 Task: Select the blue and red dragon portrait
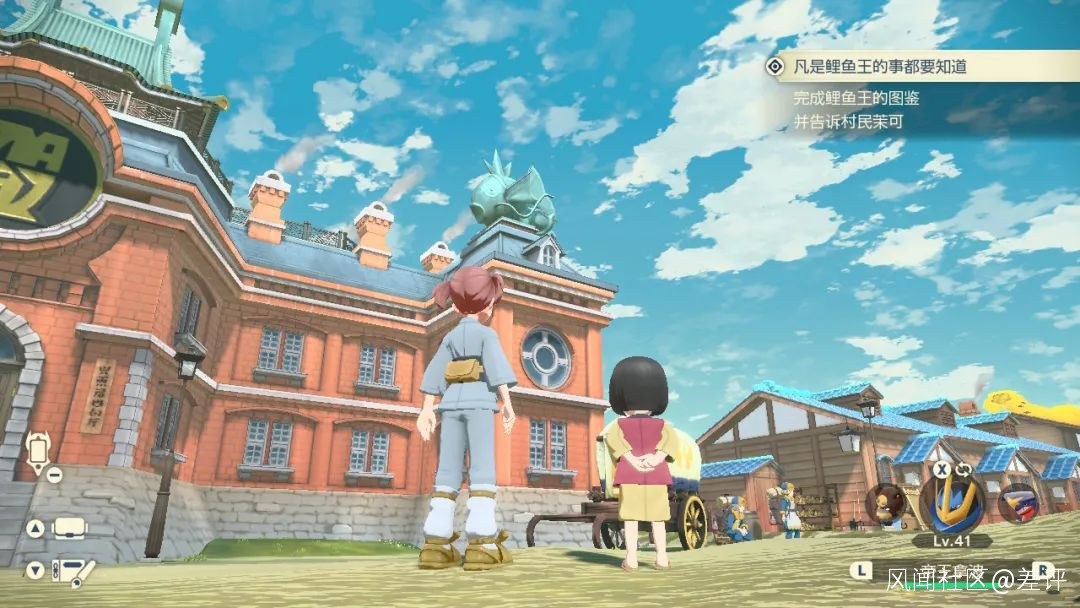[x=1017, y=503]
